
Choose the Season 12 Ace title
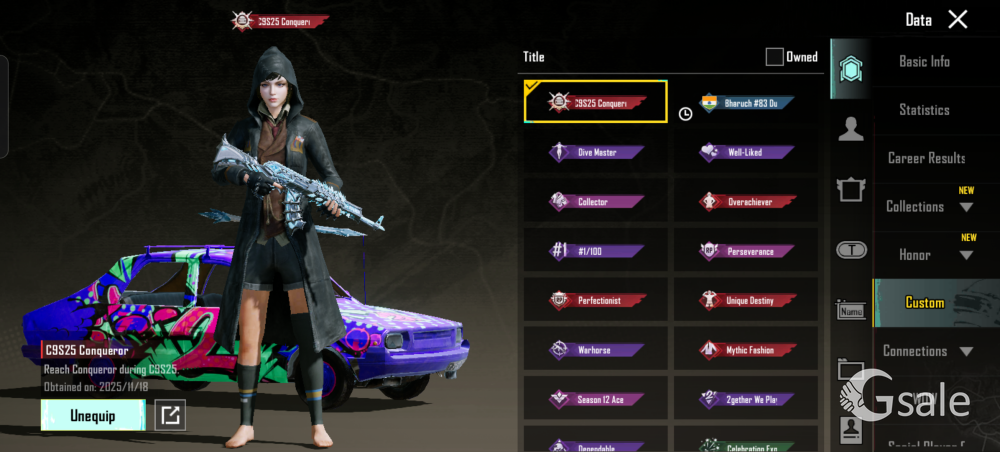click(x=596, y=400)
